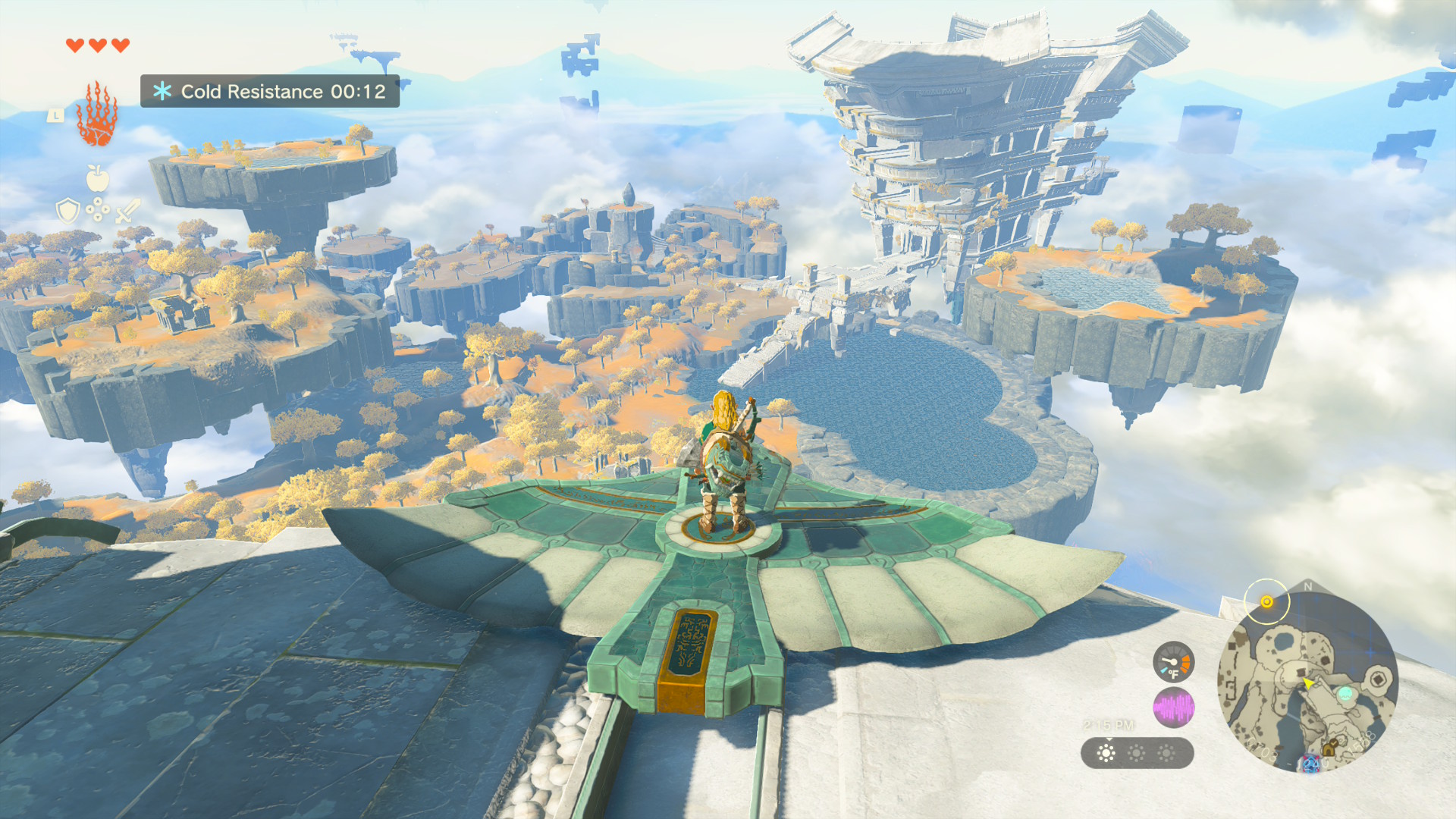Open the sword weapon quick-select icon
The height and width of the screenshot is (819, 1456).
tap(127, 210)
